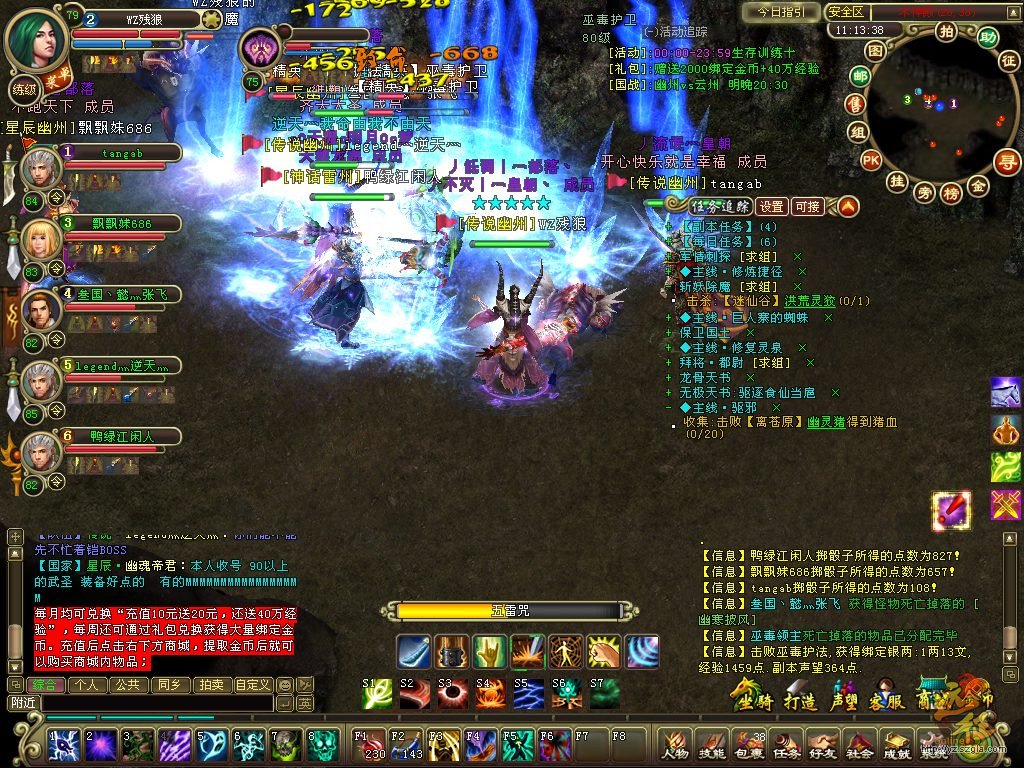The image size is (1024, 768).
Task: Open quest tracker 设置 settings
Action: click(770, 207)
